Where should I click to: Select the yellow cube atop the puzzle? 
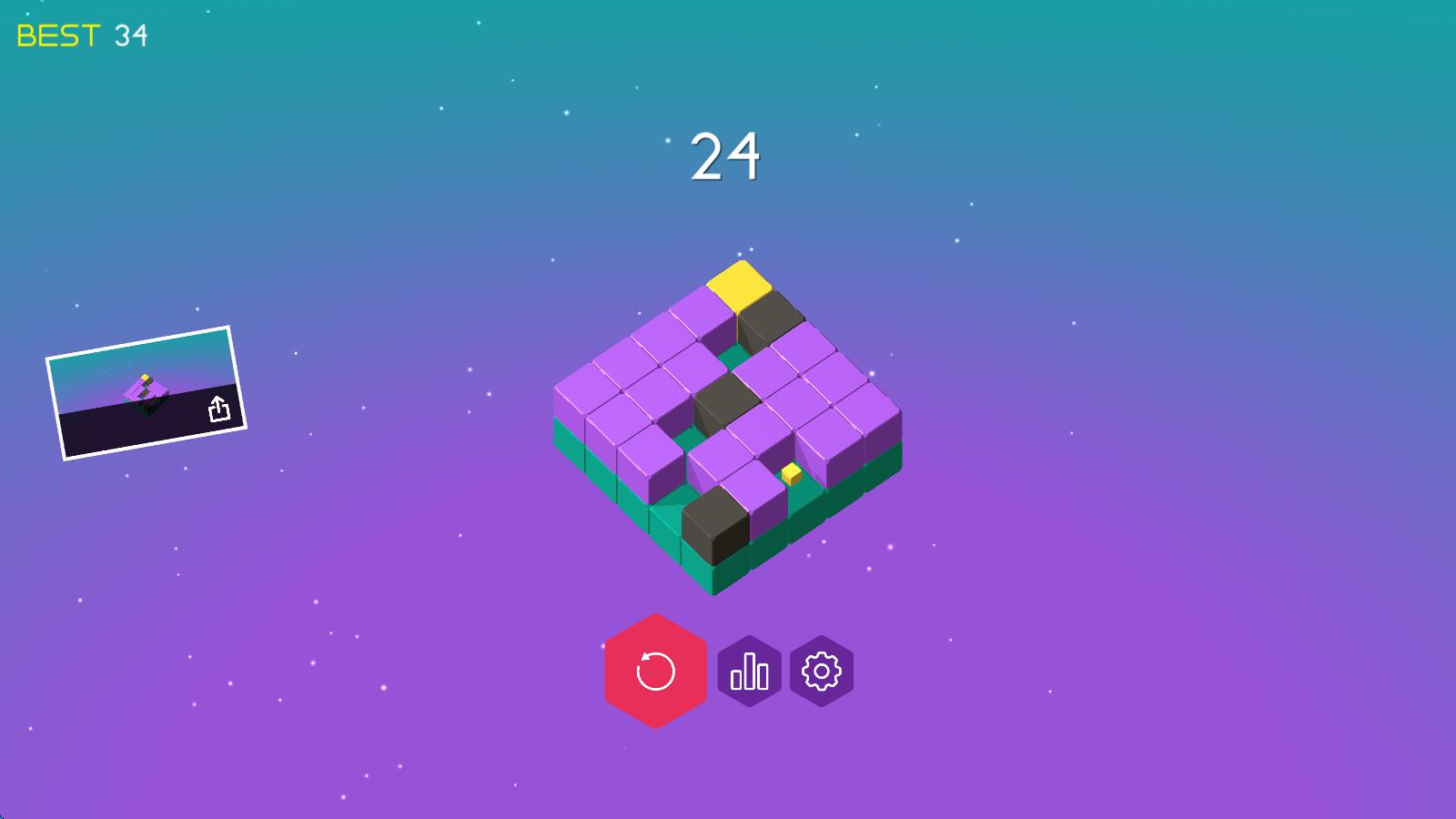(740, 287)
